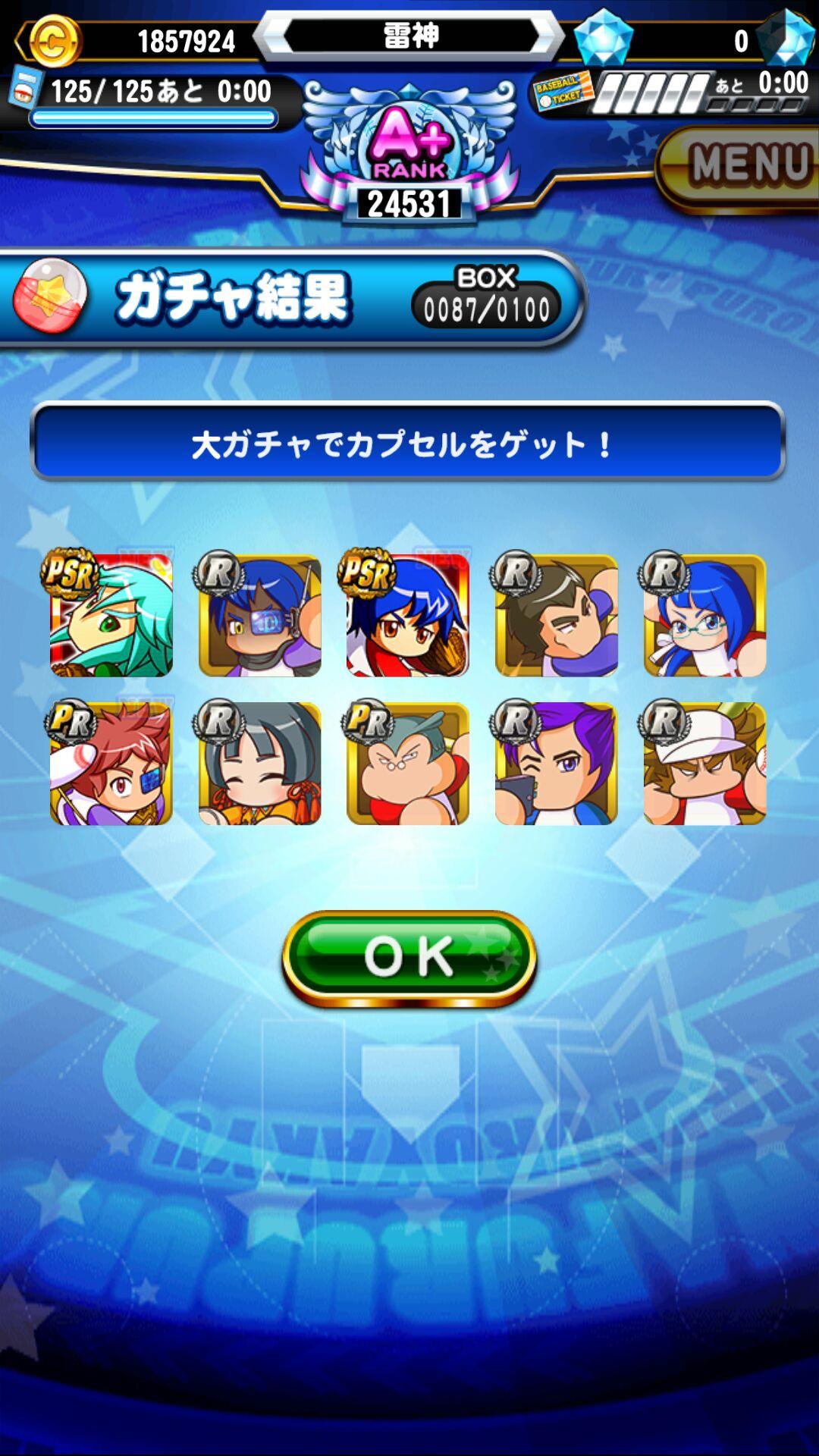Select the R smiling gray-haired girl card

point(259,764)
